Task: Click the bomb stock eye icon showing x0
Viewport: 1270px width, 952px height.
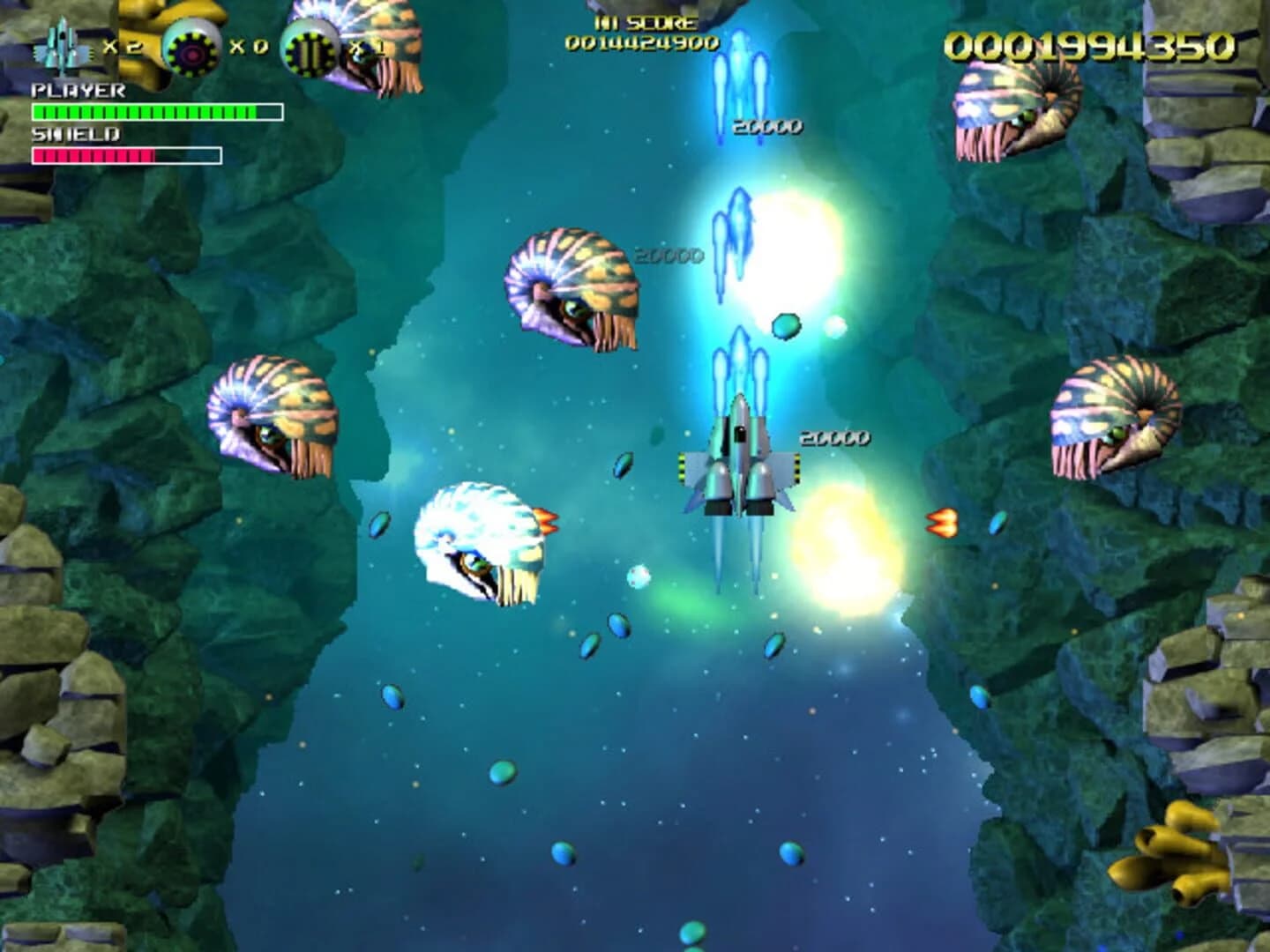Action: pyautogui.click(x=188, y=44)
